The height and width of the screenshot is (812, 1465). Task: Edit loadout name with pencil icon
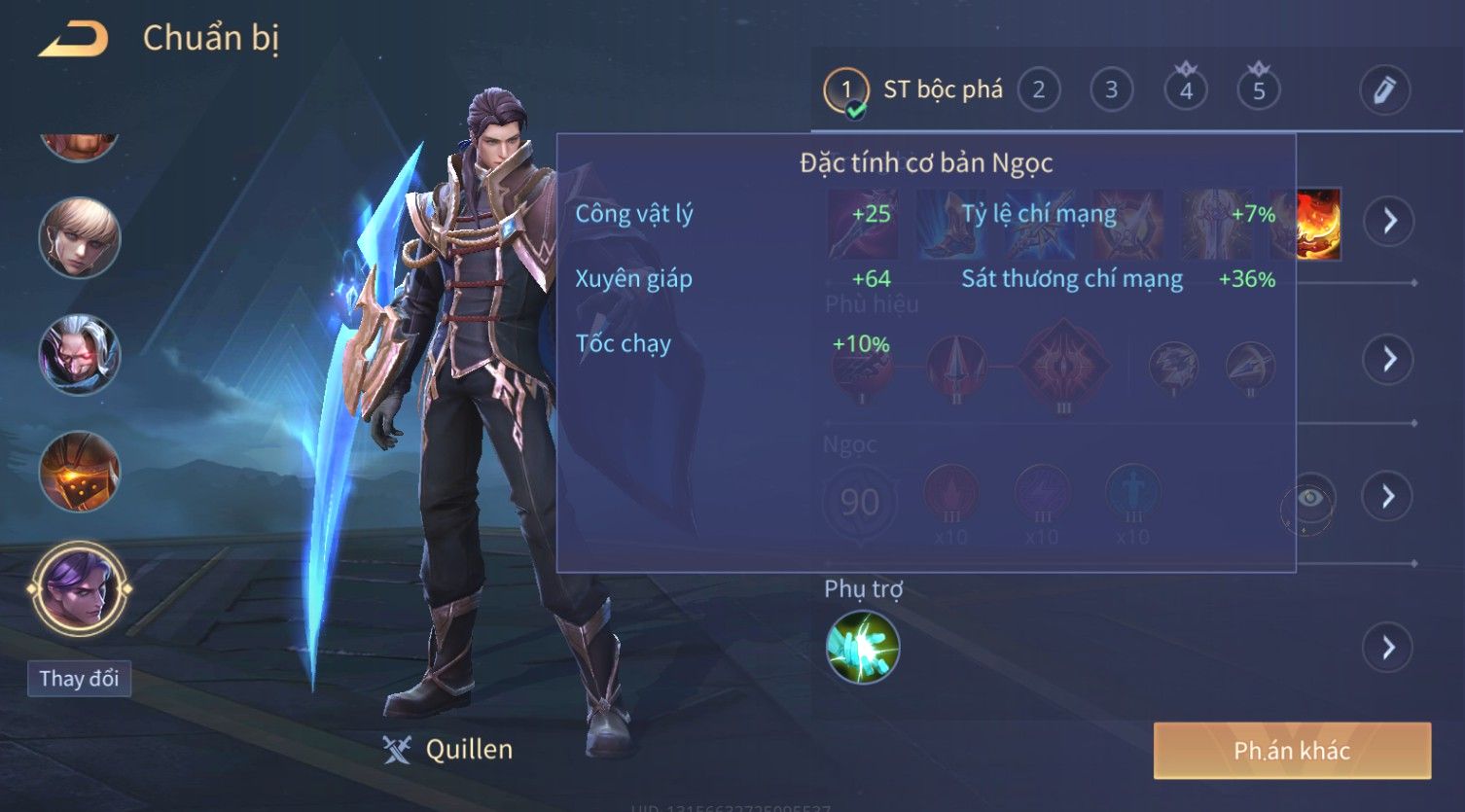(x=1384, y=90)
